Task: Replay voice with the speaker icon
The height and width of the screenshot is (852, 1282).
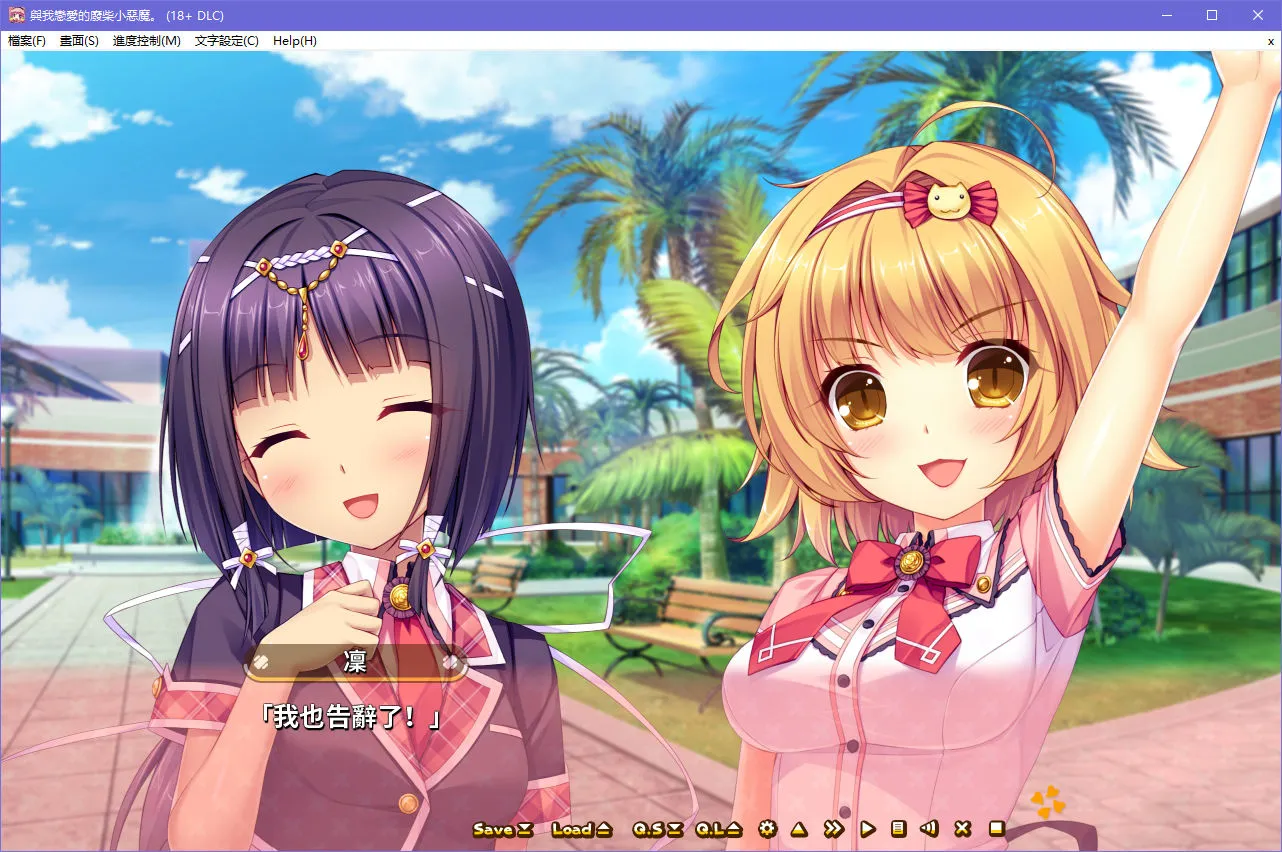Action: pos(930,829)
